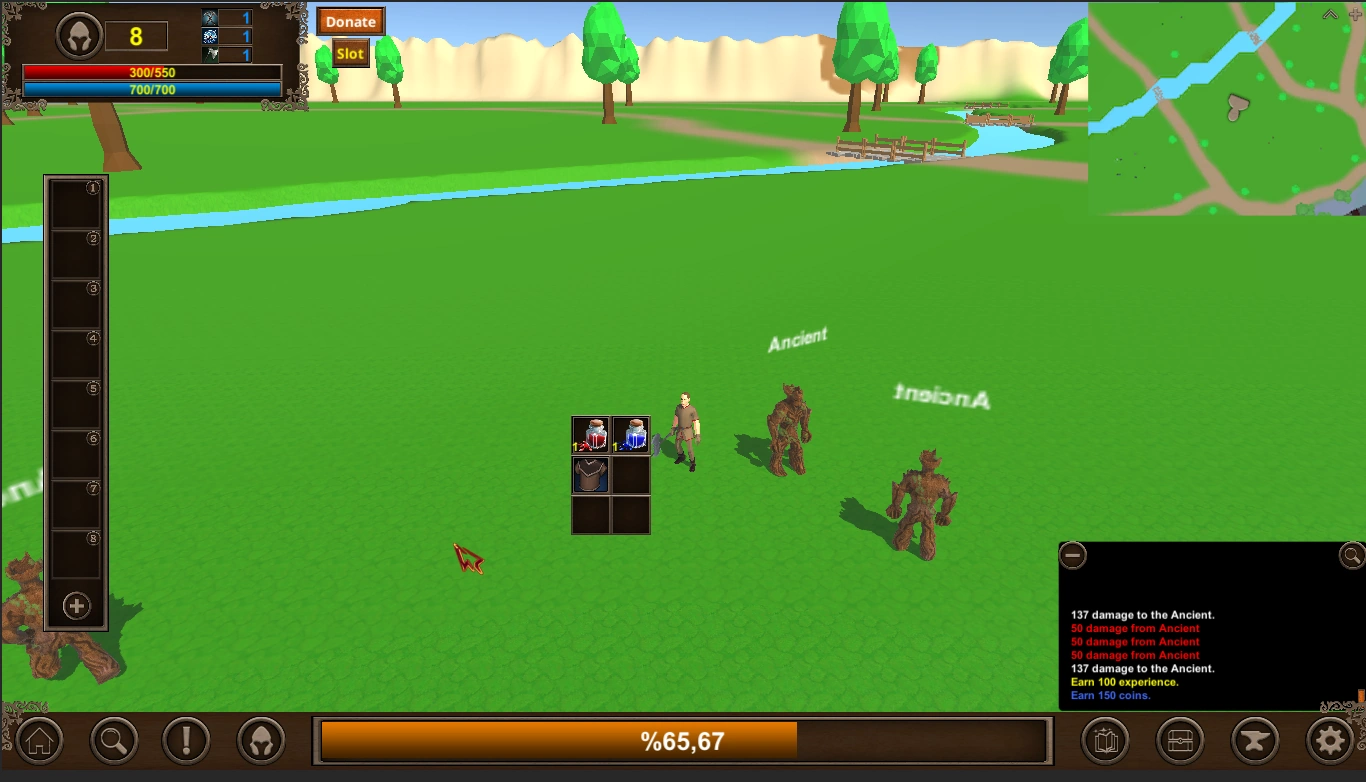This screenshot has height=782, width=1366.
Task: Open the Home menu on the bottom toolbar
Action: point(38,740)
